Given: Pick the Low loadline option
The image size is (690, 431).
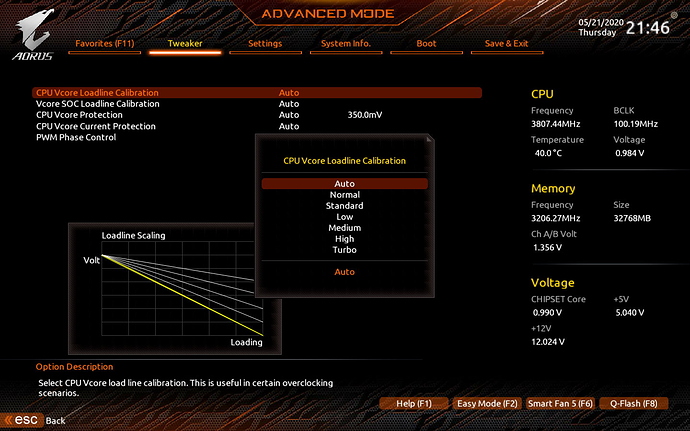Looking at the screenshot, I should click(344, 217).
